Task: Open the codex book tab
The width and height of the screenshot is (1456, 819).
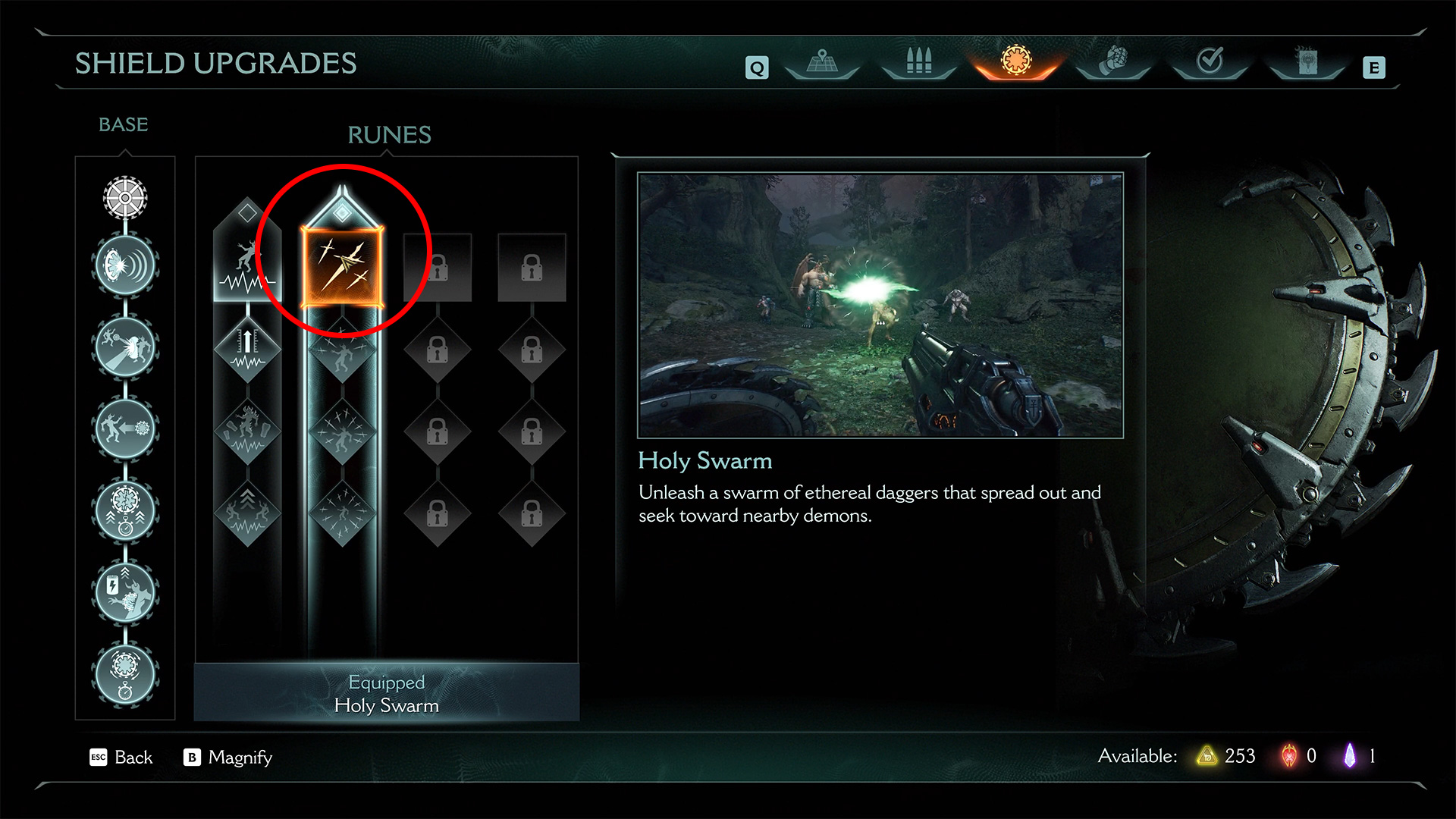Action: 1307,62
